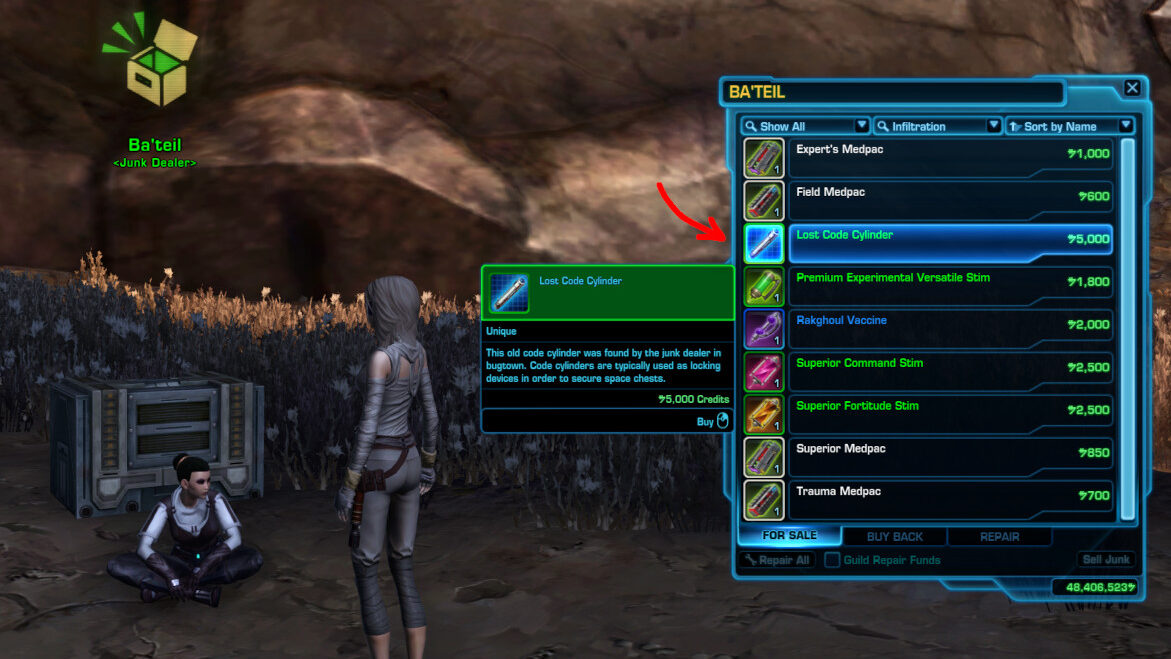
Task: Select the Rakghoul Vaccine listing
Action: coord(950,329)
